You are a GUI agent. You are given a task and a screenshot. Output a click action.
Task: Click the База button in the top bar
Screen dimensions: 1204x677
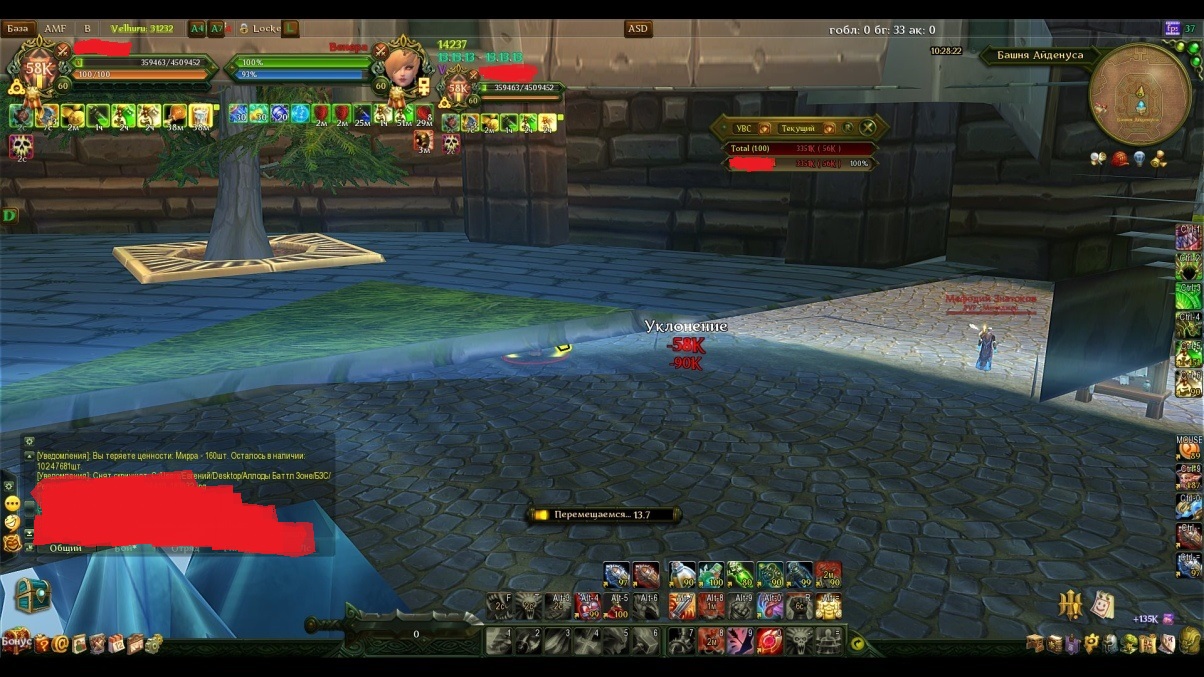pos(18,29)
